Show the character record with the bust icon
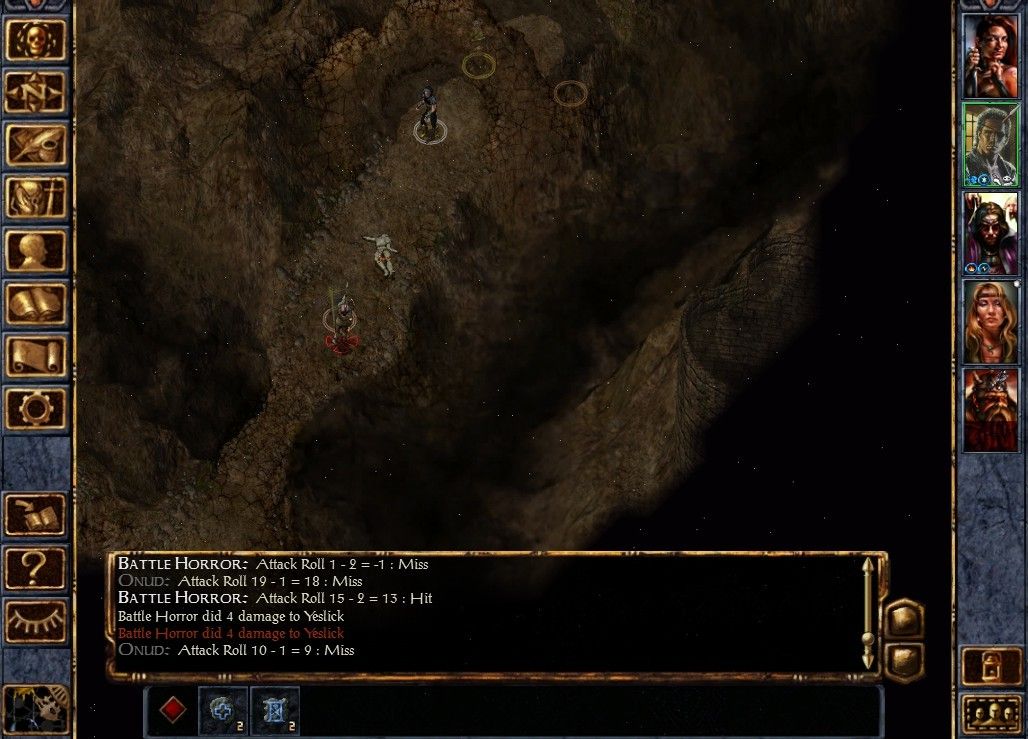Viewport: 1028px width, 739px height. [x=36, y=251]
